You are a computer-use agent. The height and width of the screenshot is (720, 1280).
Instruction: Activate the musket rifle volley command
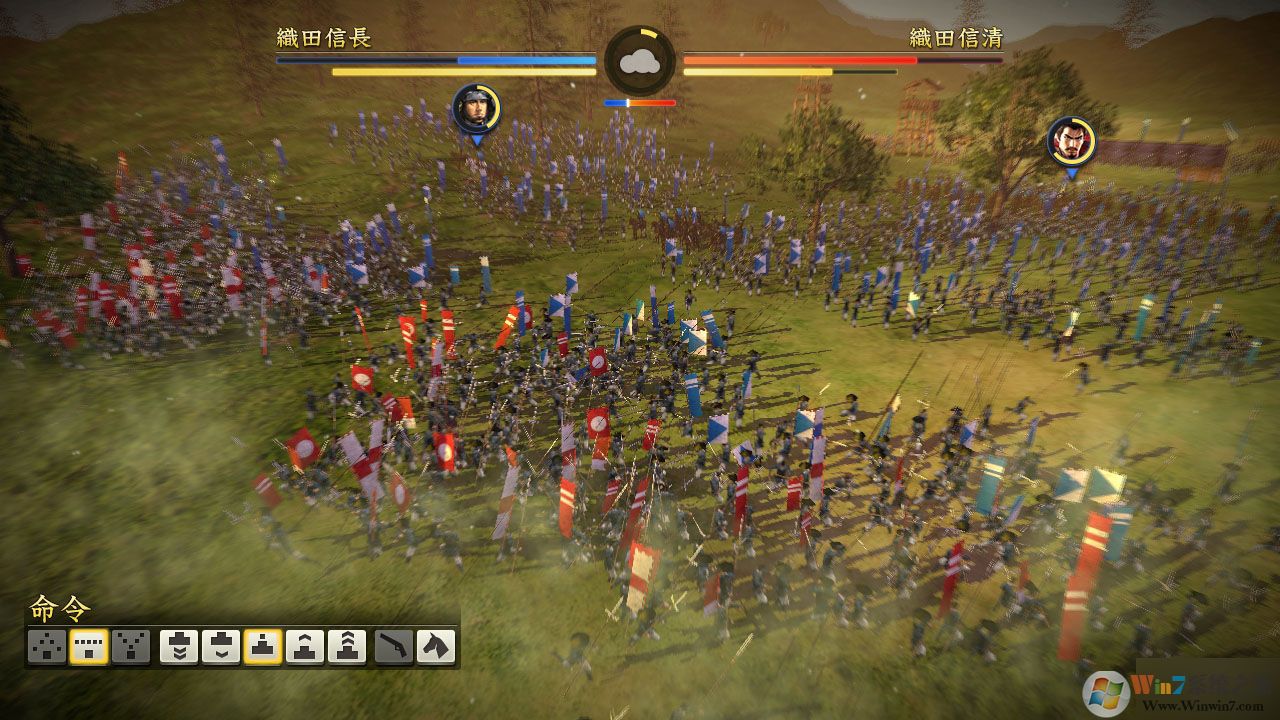[394, 647]
